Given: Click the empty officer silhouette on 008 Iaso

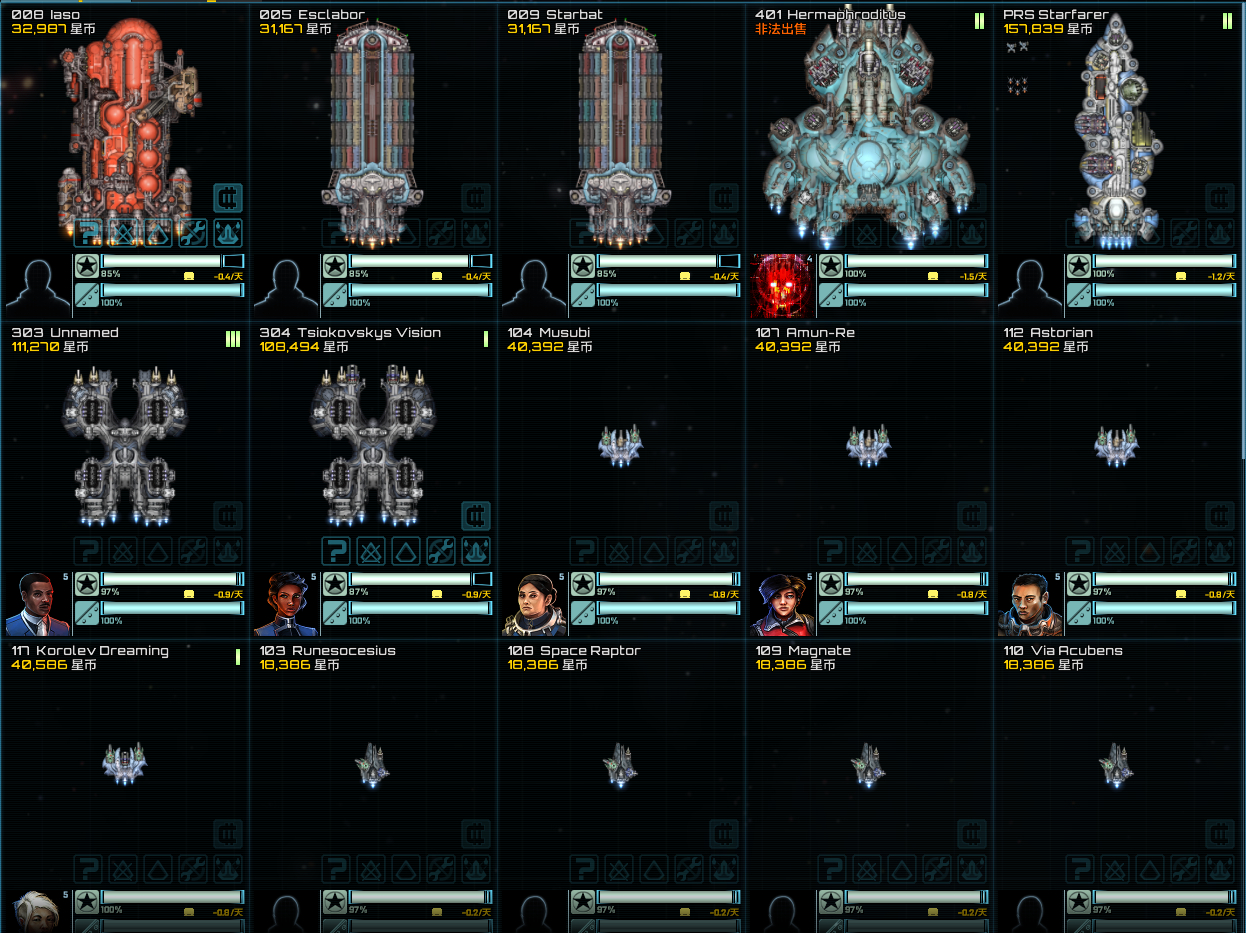Looking at the screenshot, I should [38, 285].
